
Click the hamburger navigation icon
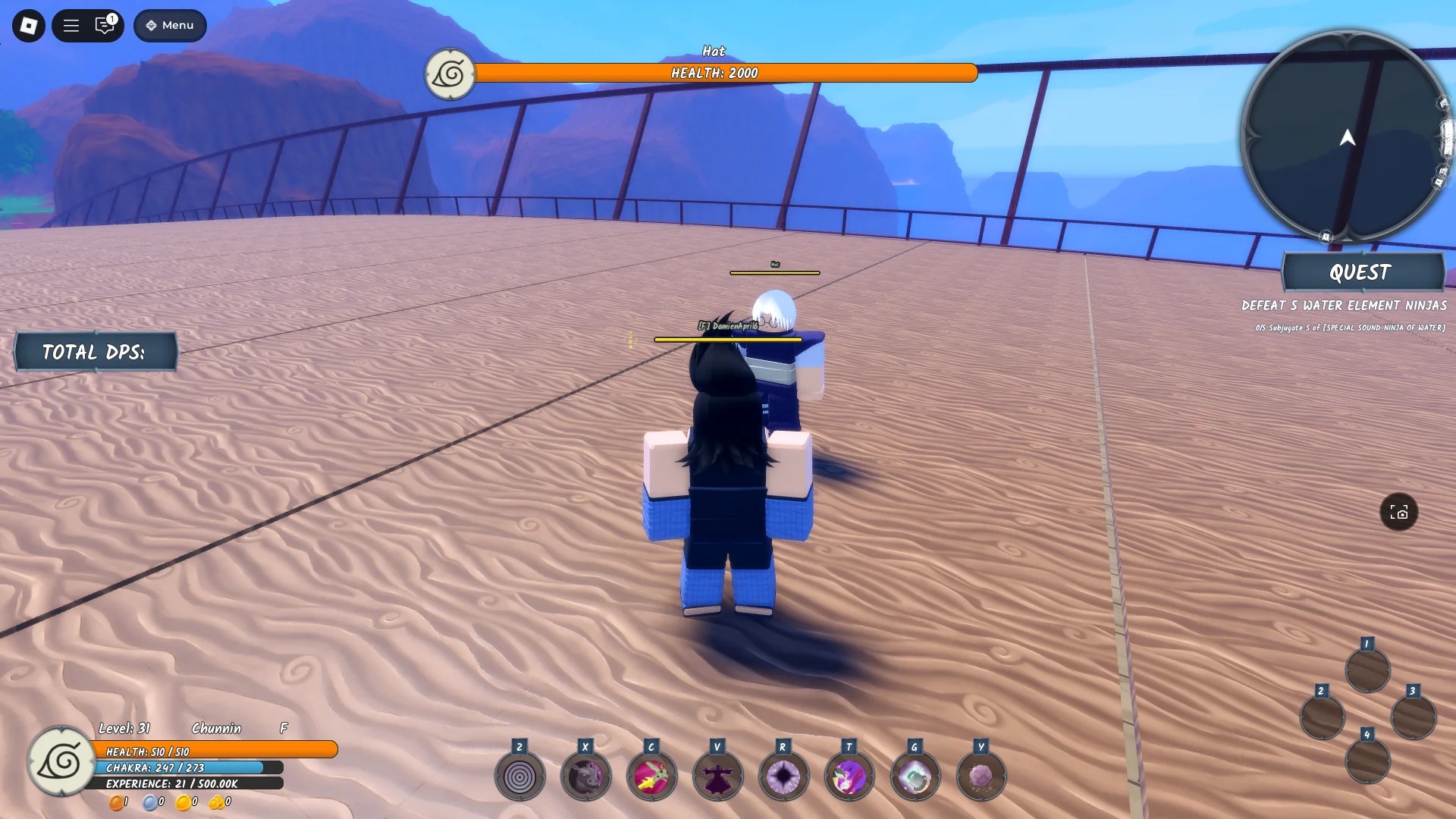[71, 25]
